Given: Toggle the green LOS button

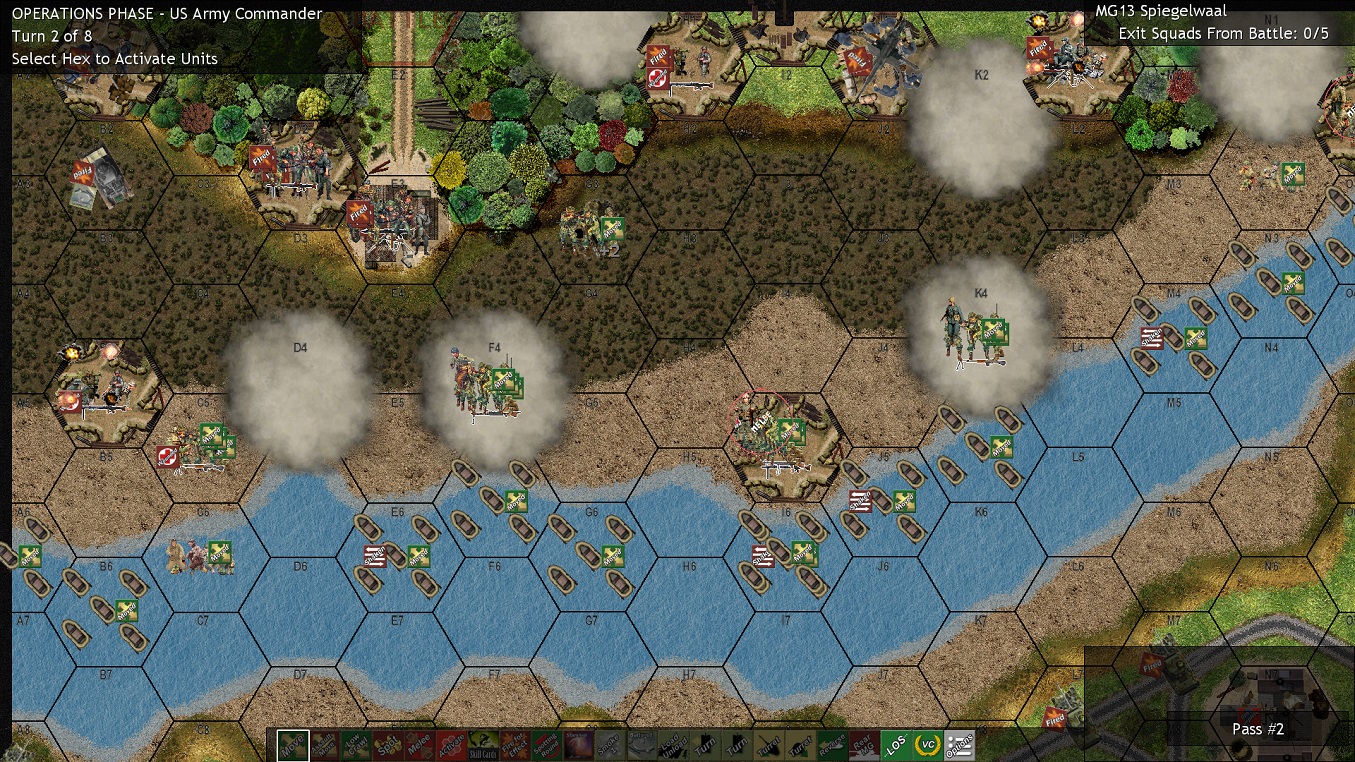Looking at the screenshot, I should pos(897,745).
